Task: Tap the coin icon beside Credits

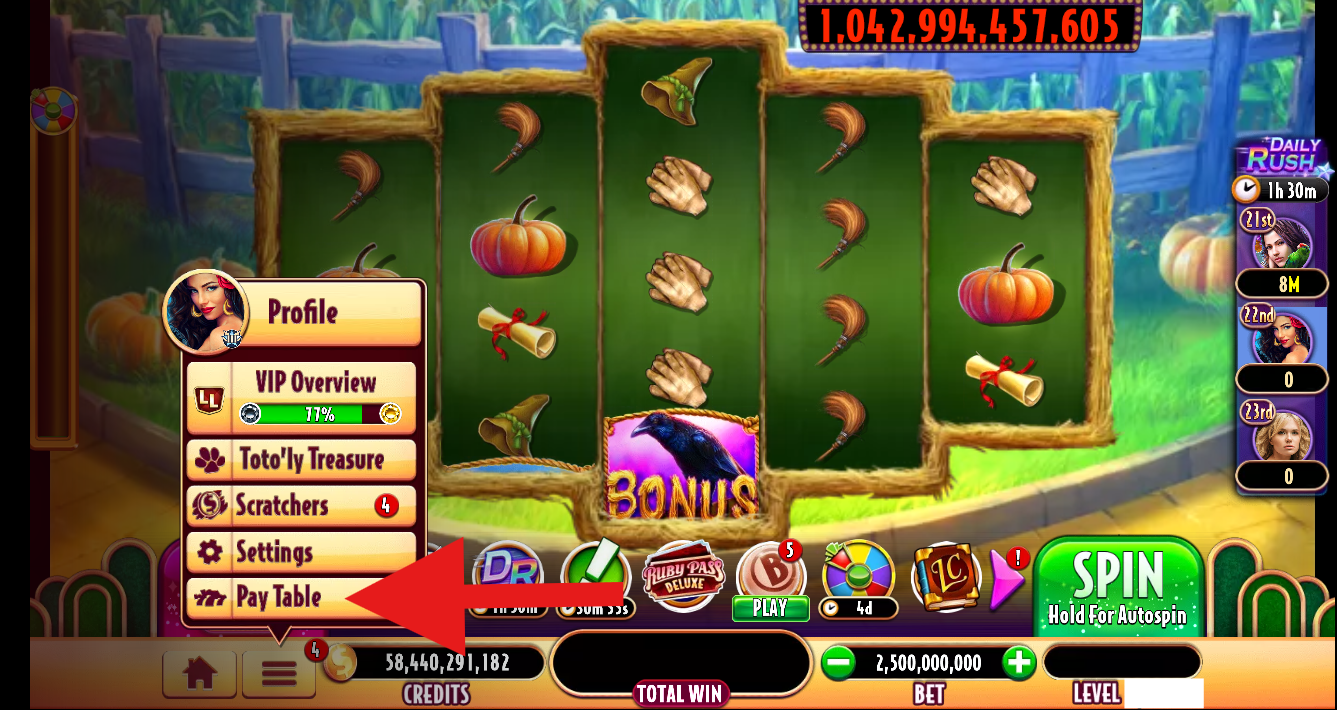Action: [340, 663]
